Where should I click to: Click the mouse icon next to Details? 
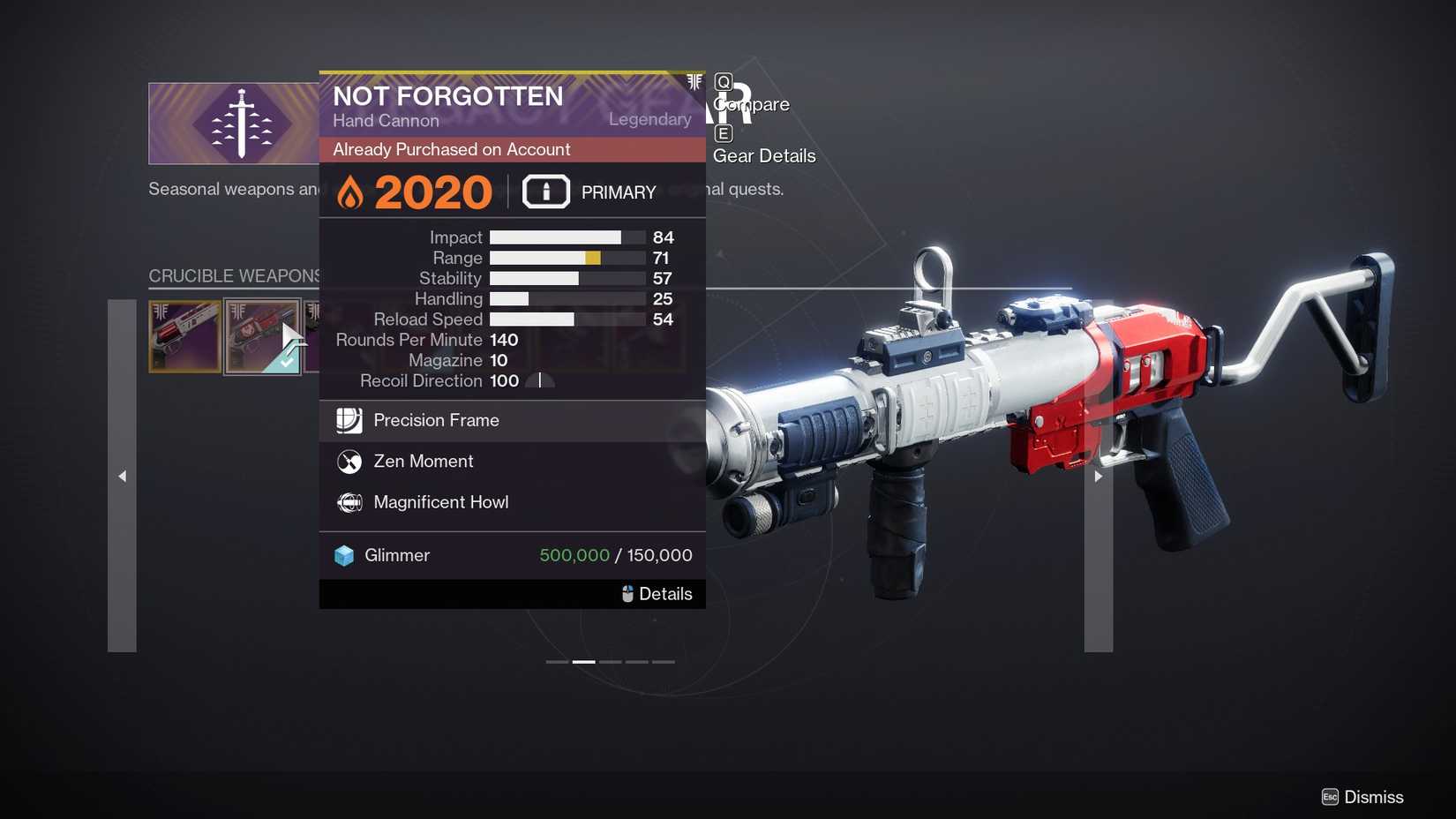628,593
